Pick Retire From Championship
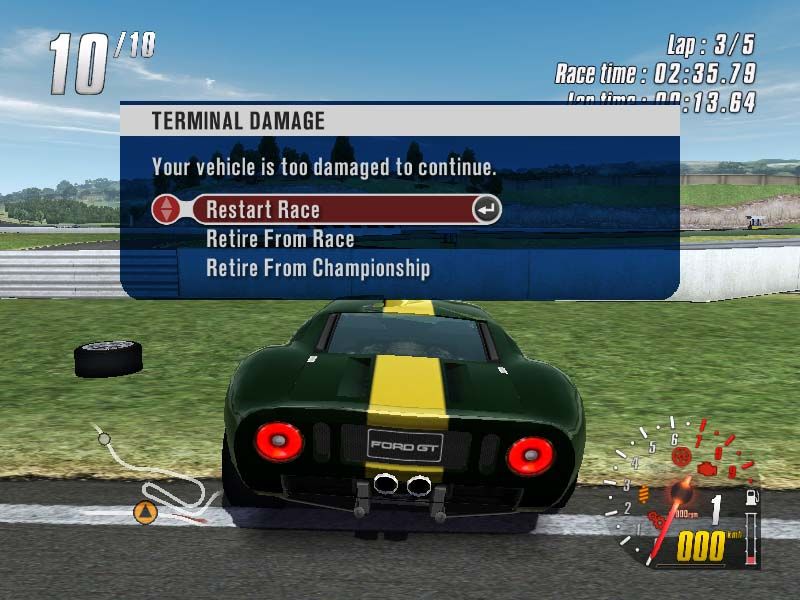This screenshot has width=800, height=600. (x=318, y=268)
